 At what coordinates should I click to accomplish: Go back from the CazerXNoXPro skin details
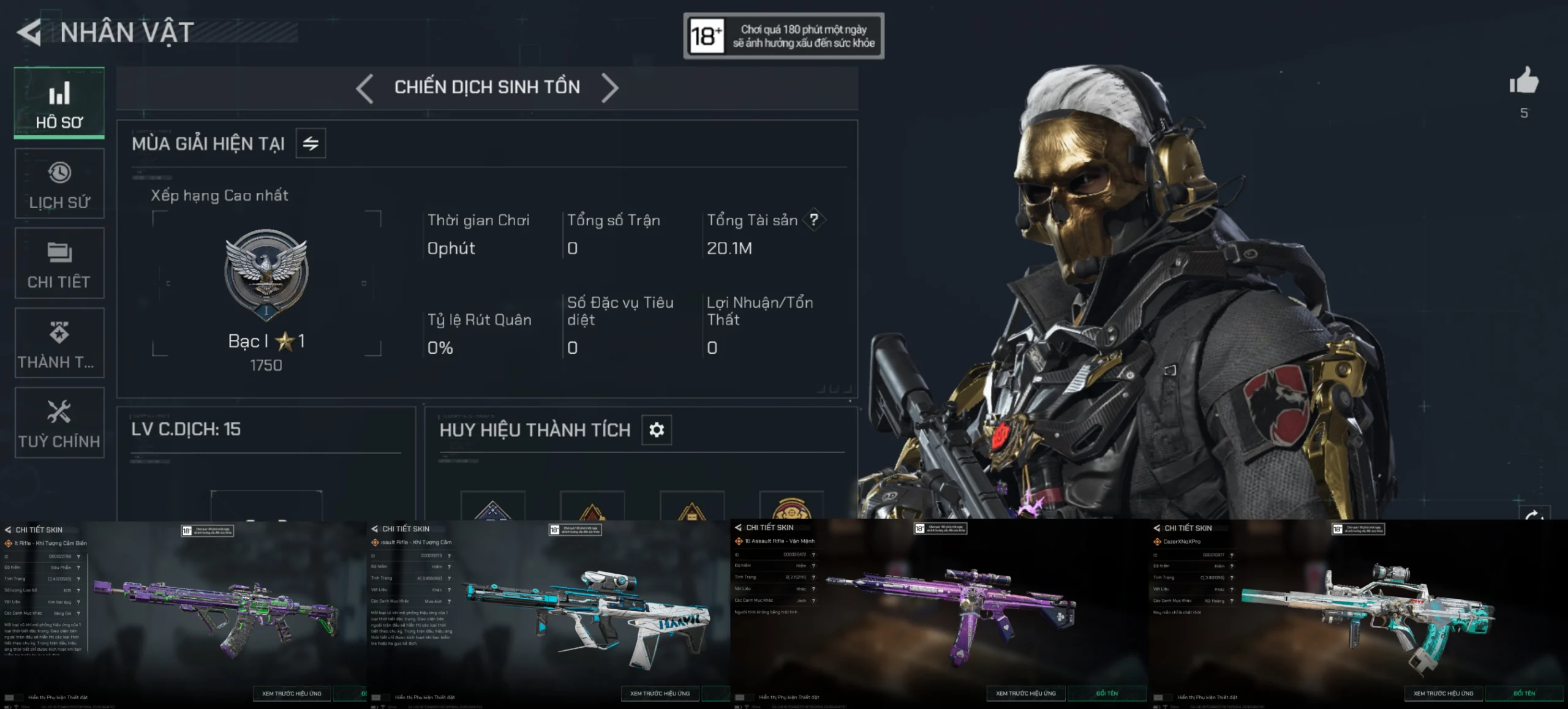pos(1156,528)
